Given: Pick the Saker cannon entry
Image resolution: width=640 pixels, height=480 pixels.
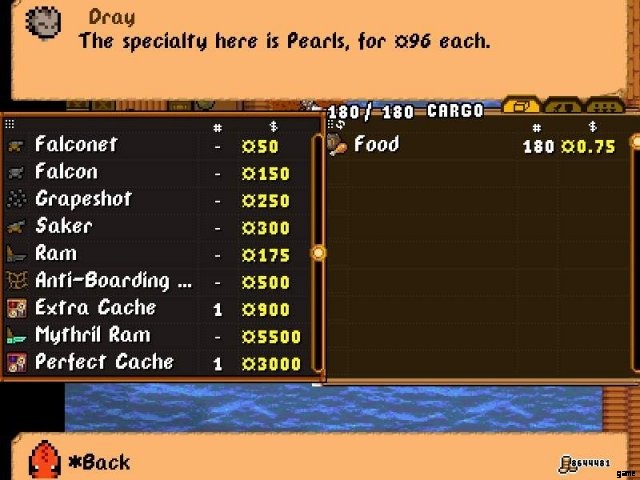Looking at the screenshot, I should click(150, 226).
